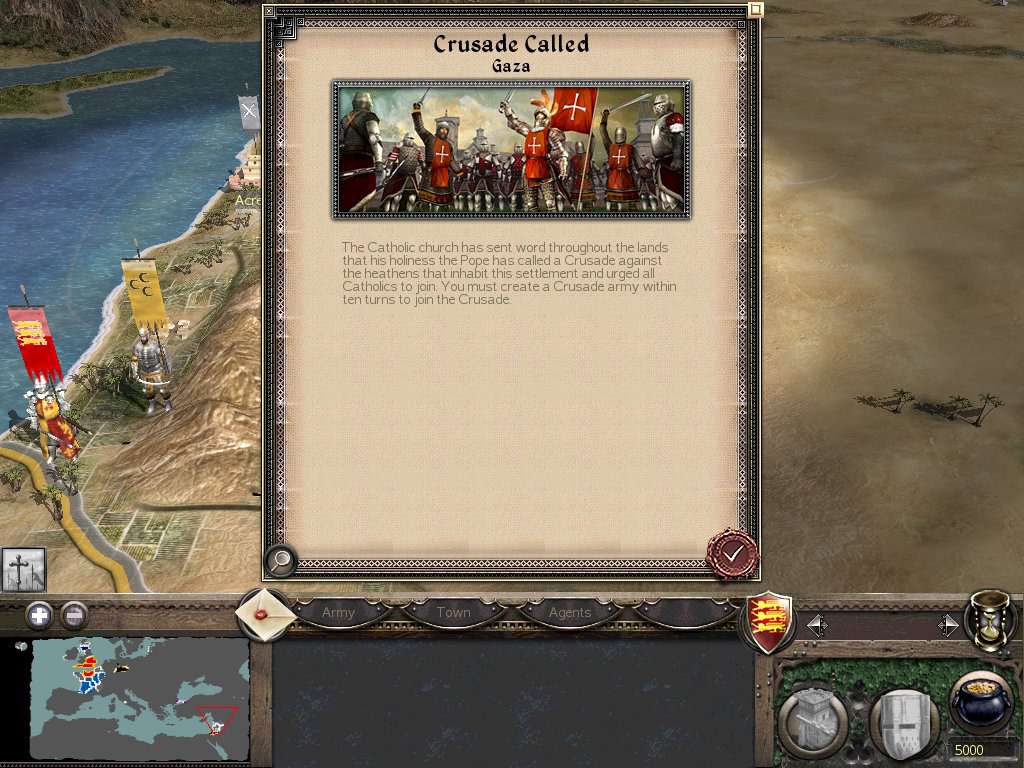Select the Agents tab
The width and height of the screenshot is (1024, 768).
pyautogui.click(x=570, y=612)
